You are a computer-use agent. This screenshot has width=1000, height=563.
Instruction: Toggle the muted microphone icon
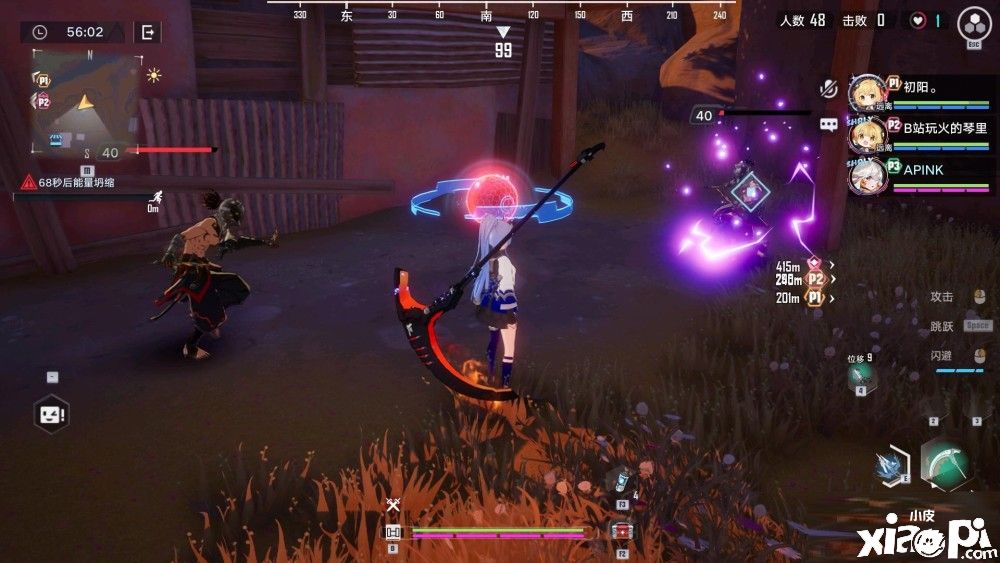827,88
